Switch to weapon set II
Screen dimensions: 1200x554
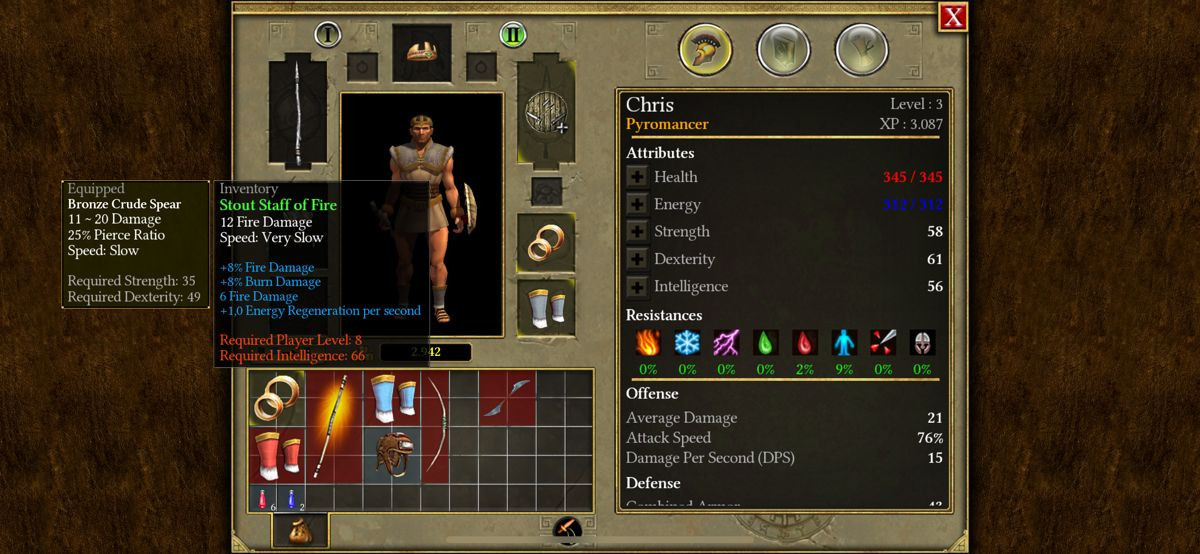(513, 35)
